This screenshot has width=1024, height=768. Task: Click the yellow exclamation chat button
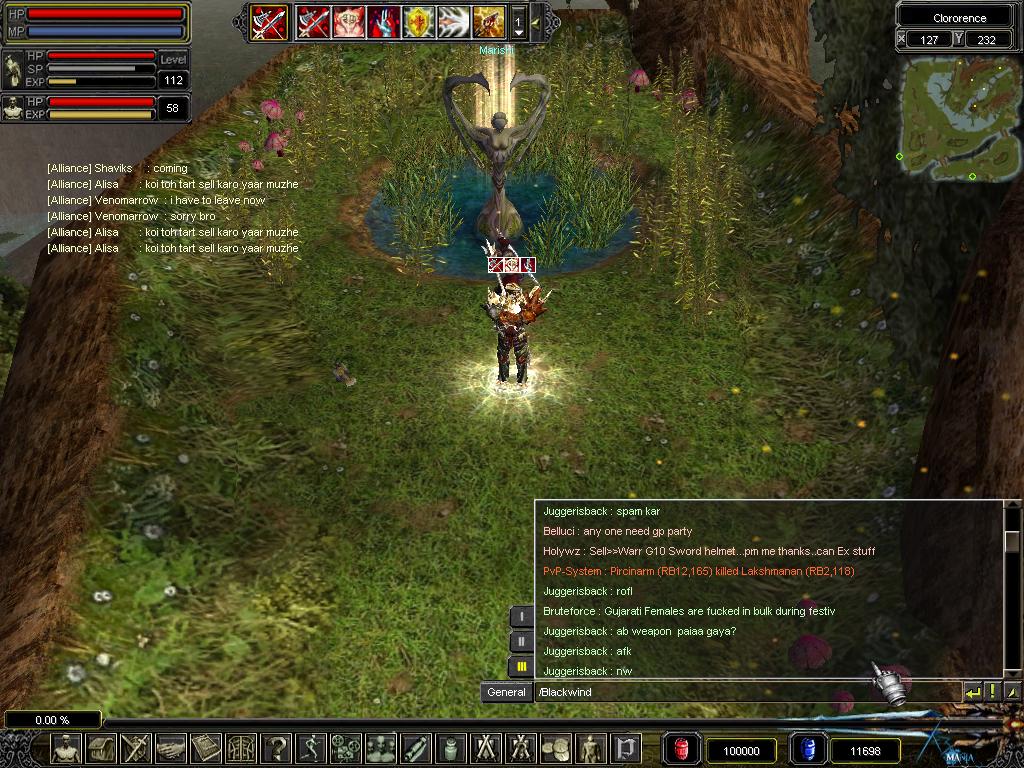993,692
